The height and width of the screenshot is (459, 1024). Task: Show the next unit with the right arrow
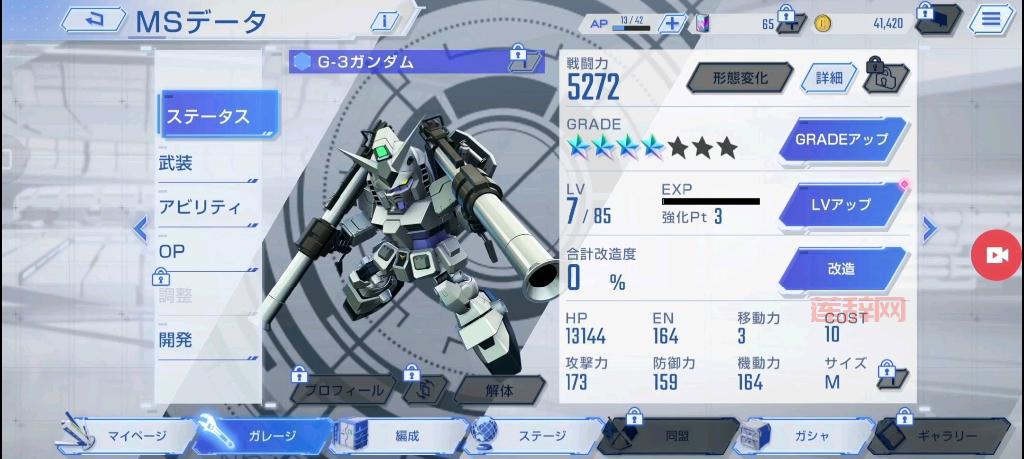point(929,230)
